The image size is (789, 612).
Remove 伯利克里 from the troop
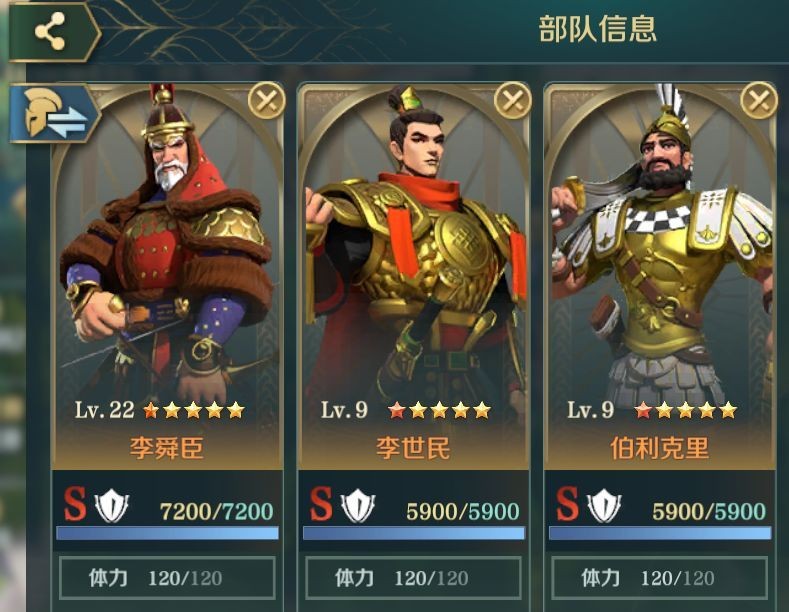pyautogui.click(x=759, y=100)
